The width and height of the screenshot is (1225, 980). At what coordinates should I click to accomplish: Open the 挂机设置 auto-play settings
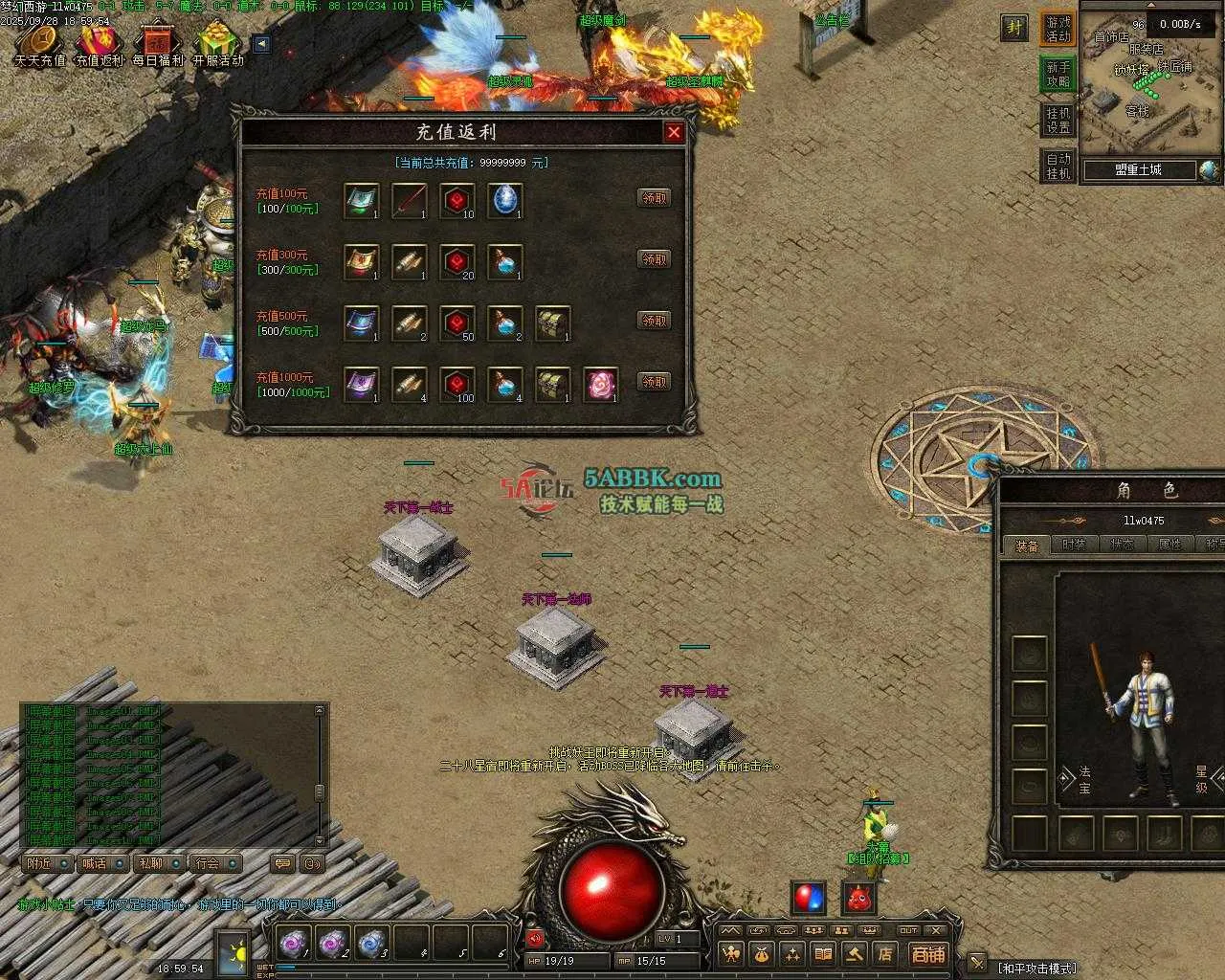coord(1058,121)
